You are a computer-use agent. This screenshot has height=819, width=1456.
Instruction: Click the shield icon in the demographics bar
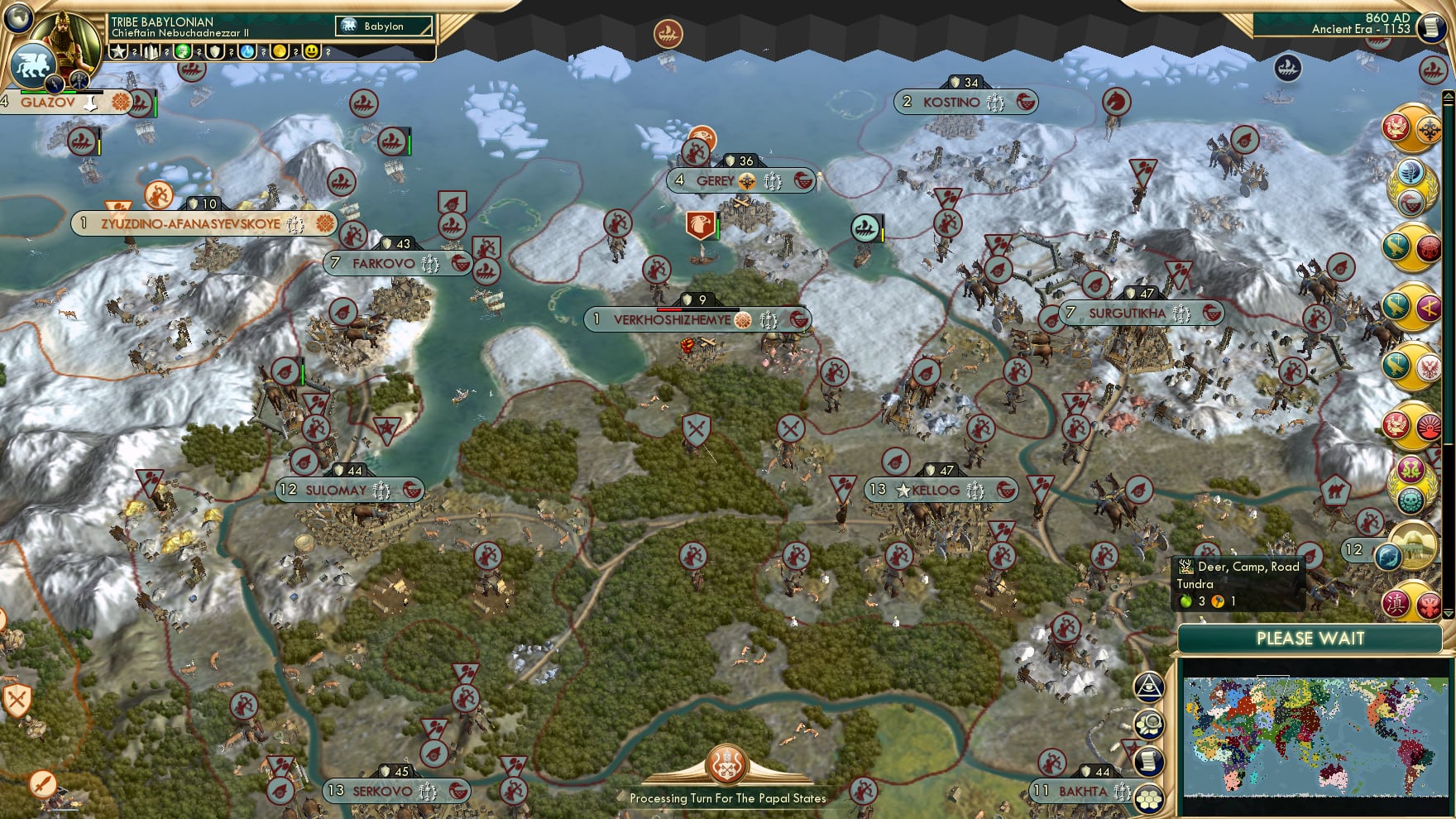(x=215, y=51)
